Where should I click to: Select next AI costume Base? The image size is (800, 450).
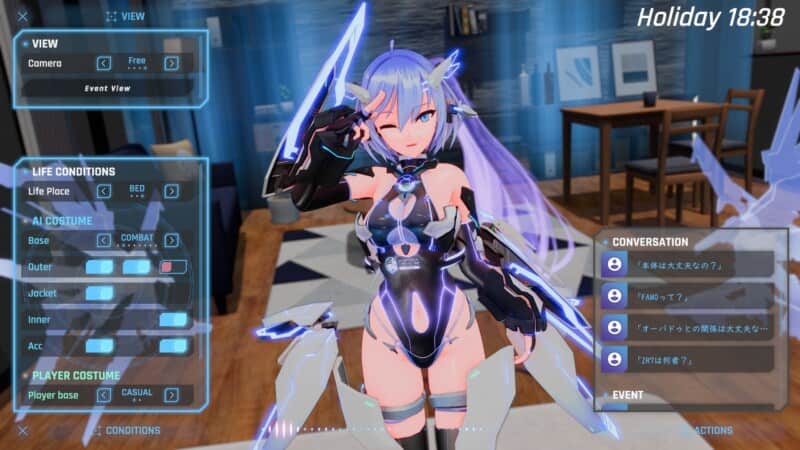coord(172,240)
